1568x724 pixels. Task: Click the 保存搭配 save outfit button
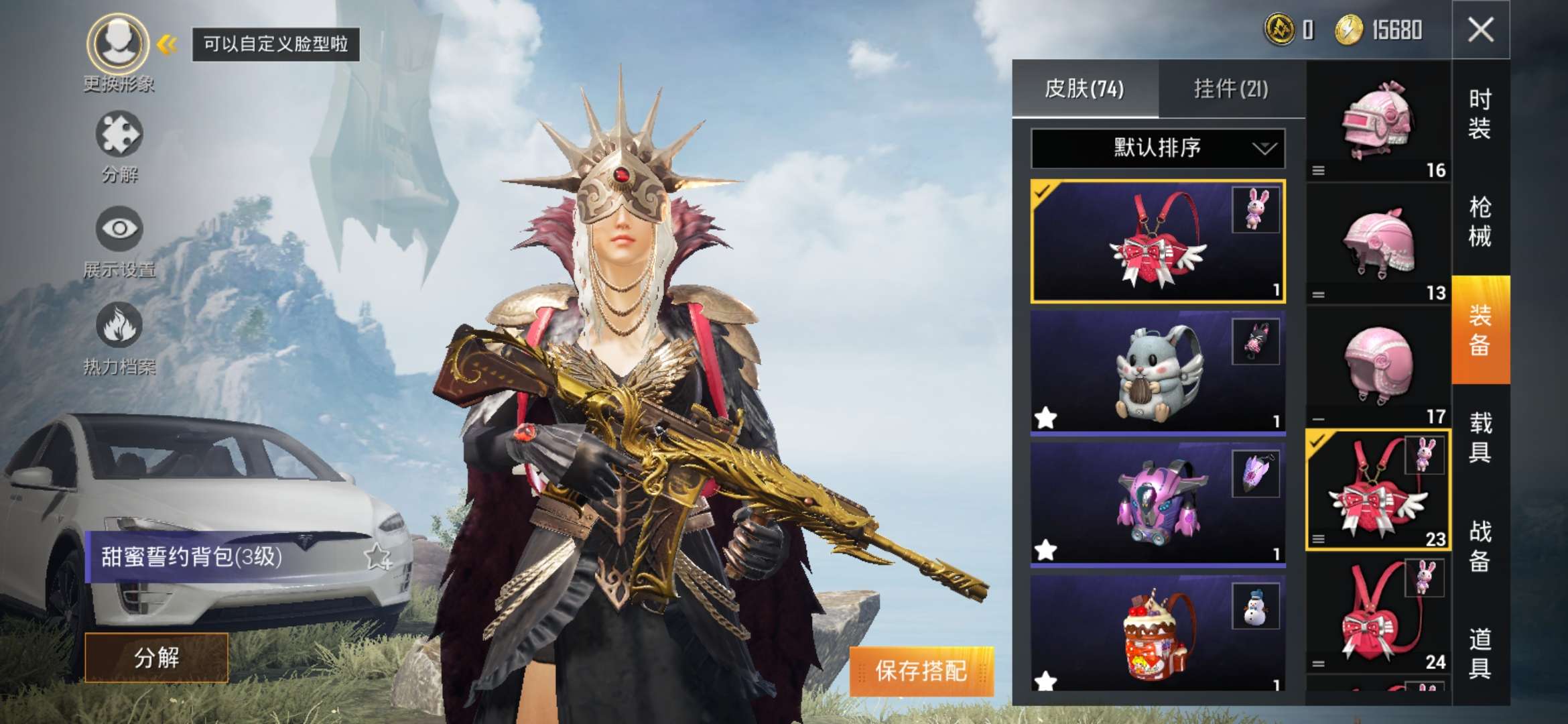(x=921, y=671)
